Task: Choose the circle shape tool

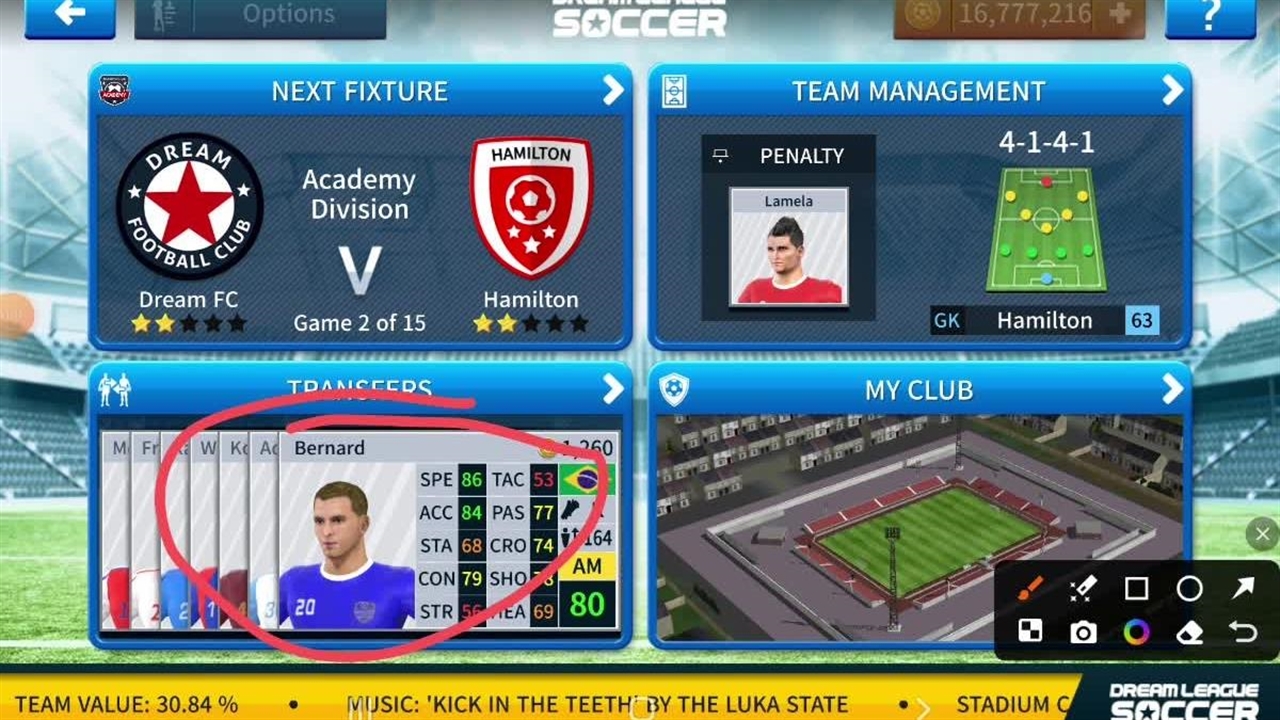Action: (1189, 588)
